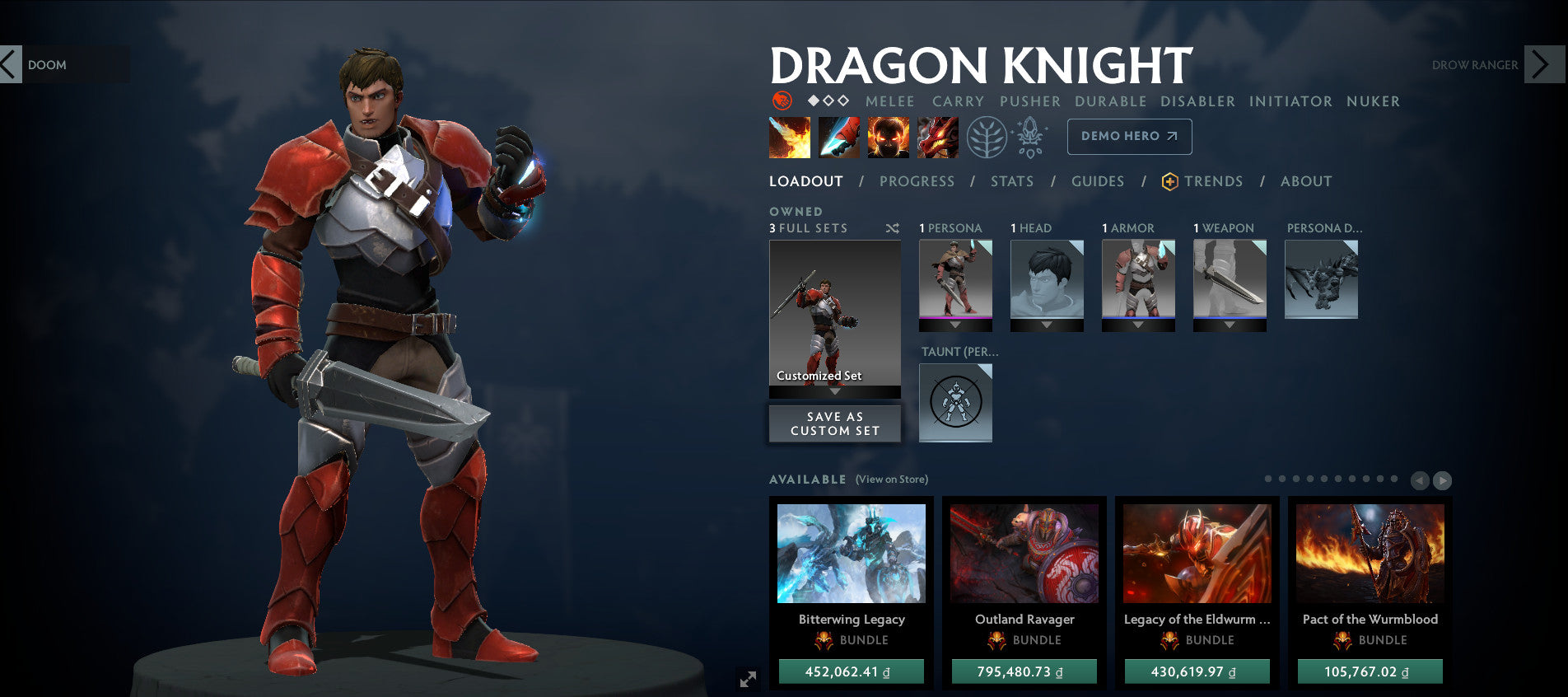Expand the Armor slot dropdown arrow
Image resolution: width=1568 pixels, height=697 pixels.
(x=1139, y=323)
